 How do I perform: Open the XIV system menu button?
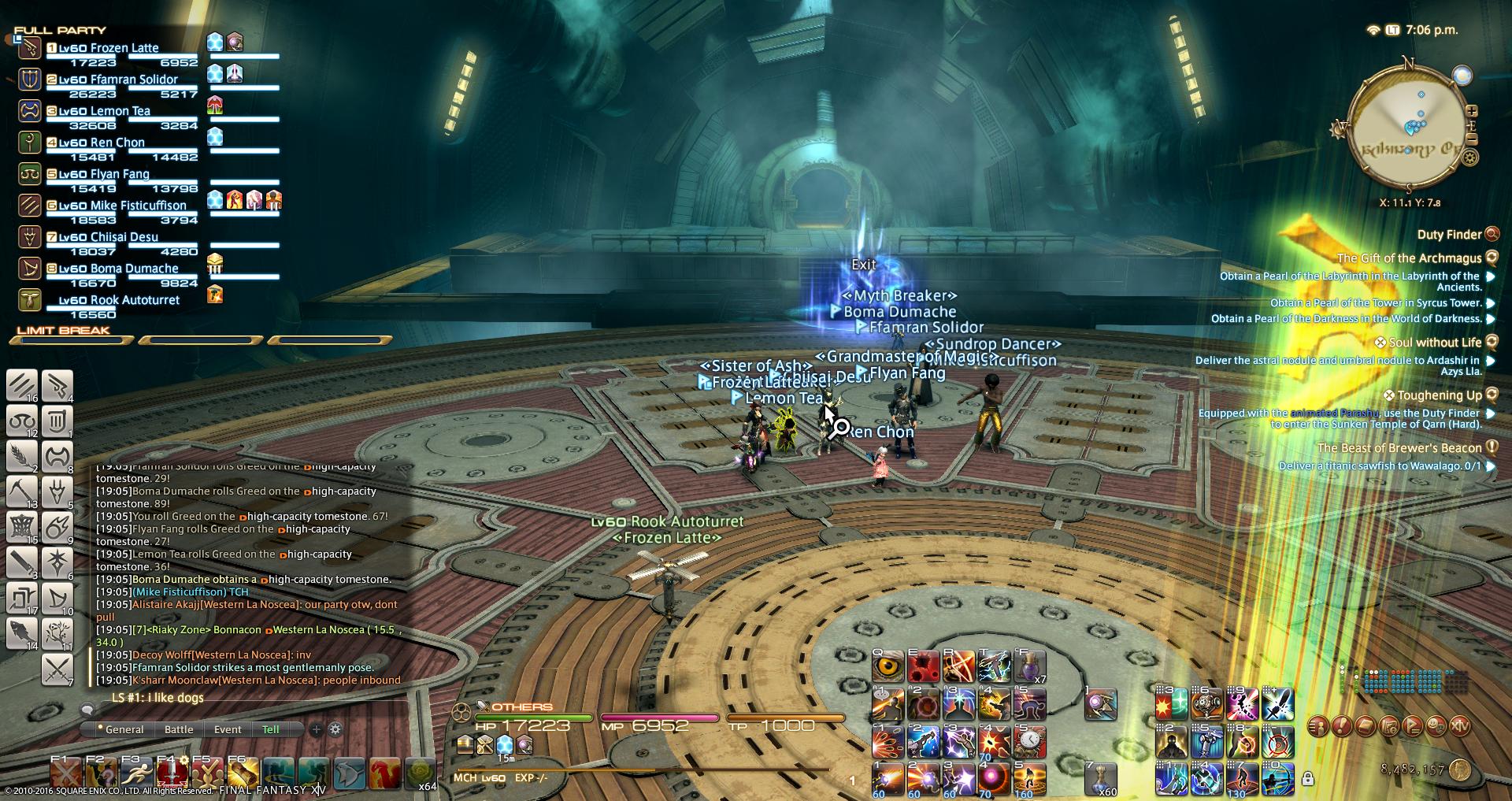point(1460,725)
